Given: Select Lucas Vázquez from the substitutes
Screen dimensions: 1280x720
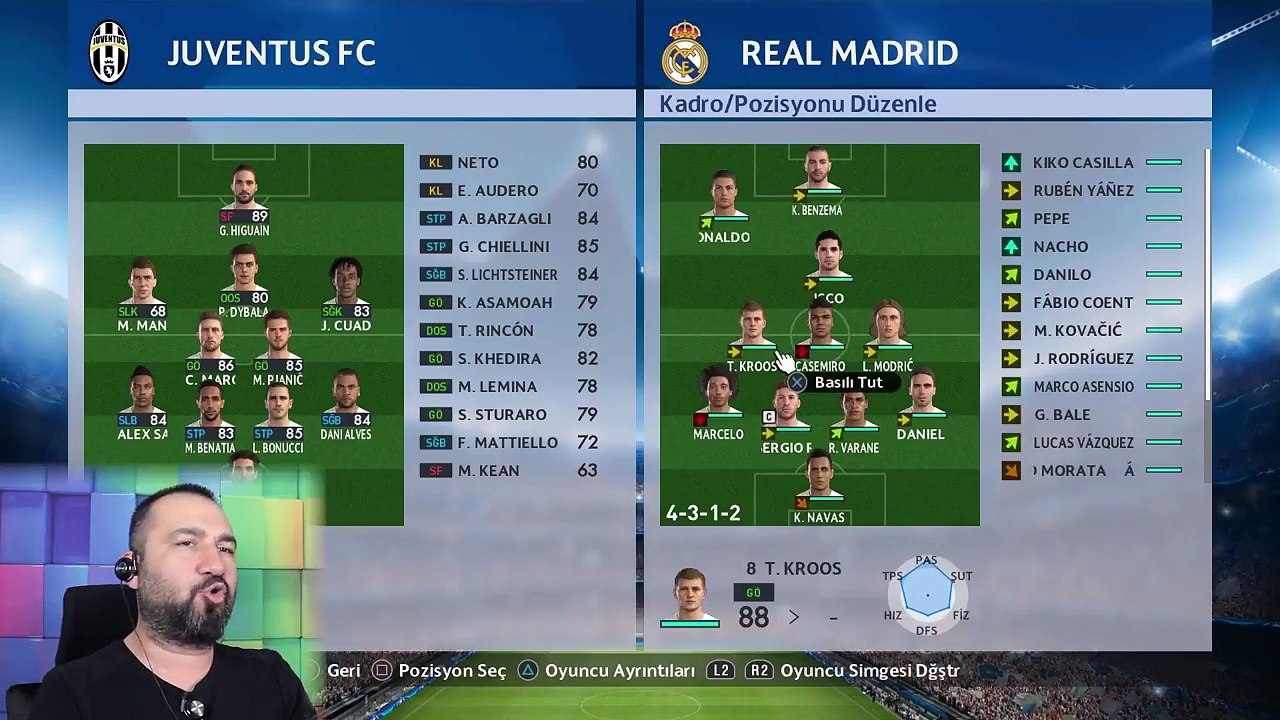Looking at the screenshot, I should [1083, 443].
